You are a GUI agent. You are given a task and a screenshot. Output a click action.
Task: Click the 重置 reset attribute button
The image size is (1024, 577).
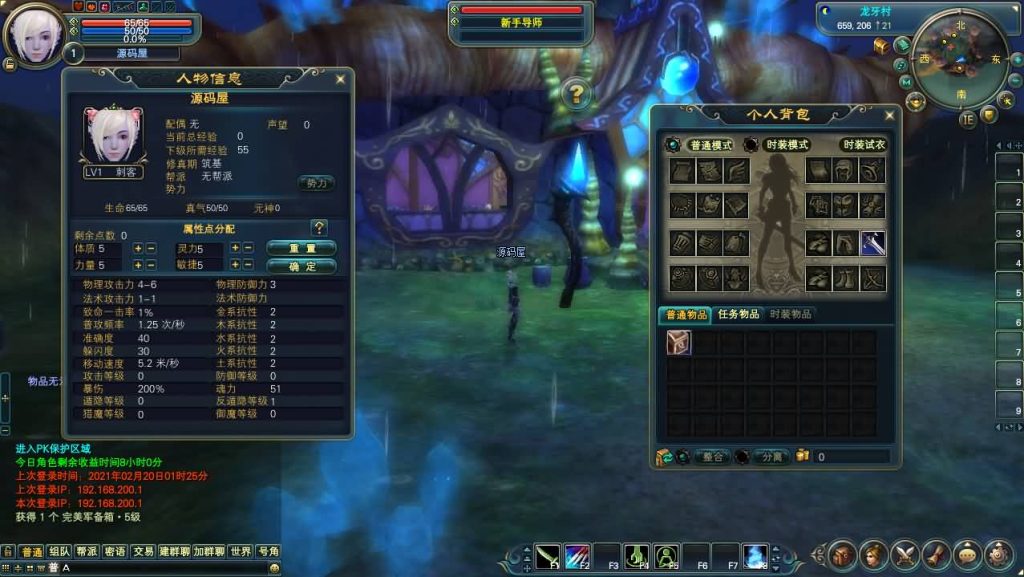(x=301, y=248)
